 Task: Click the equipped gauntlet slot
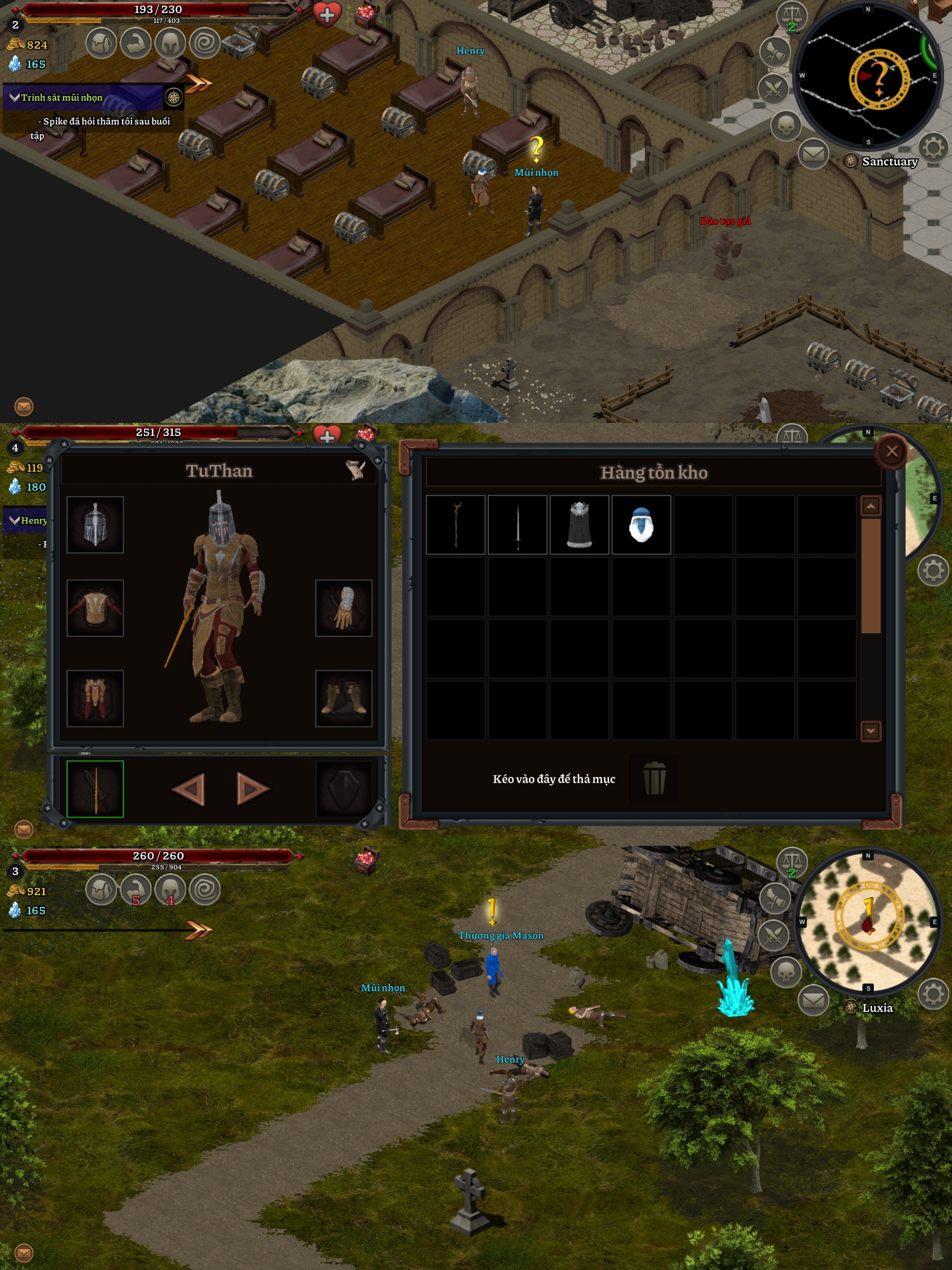click(344, 608)
